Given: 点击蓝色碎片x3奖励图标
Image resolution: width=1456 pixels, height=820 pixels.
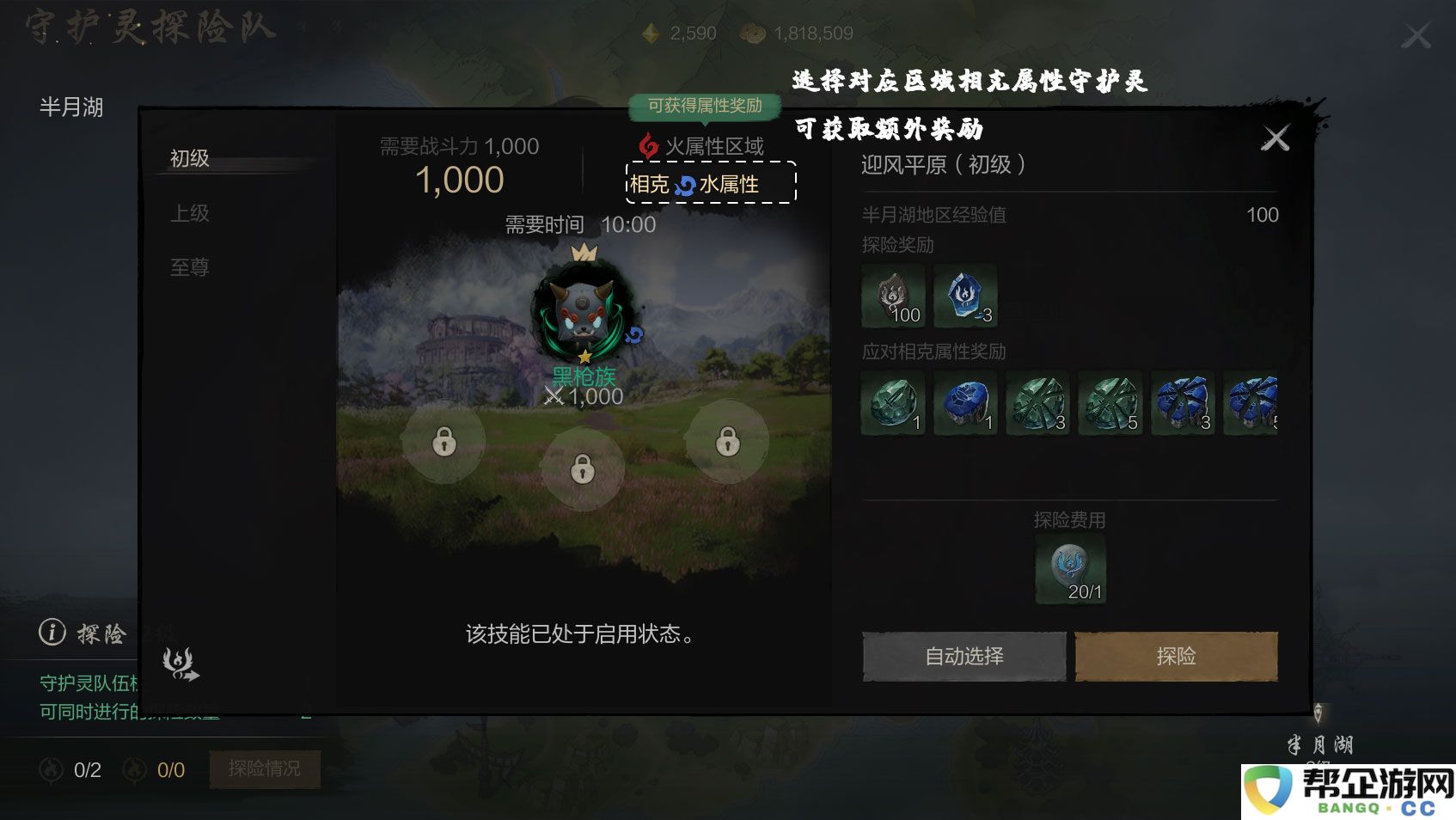Looking at the screenshot, I should click(1184, 402).
